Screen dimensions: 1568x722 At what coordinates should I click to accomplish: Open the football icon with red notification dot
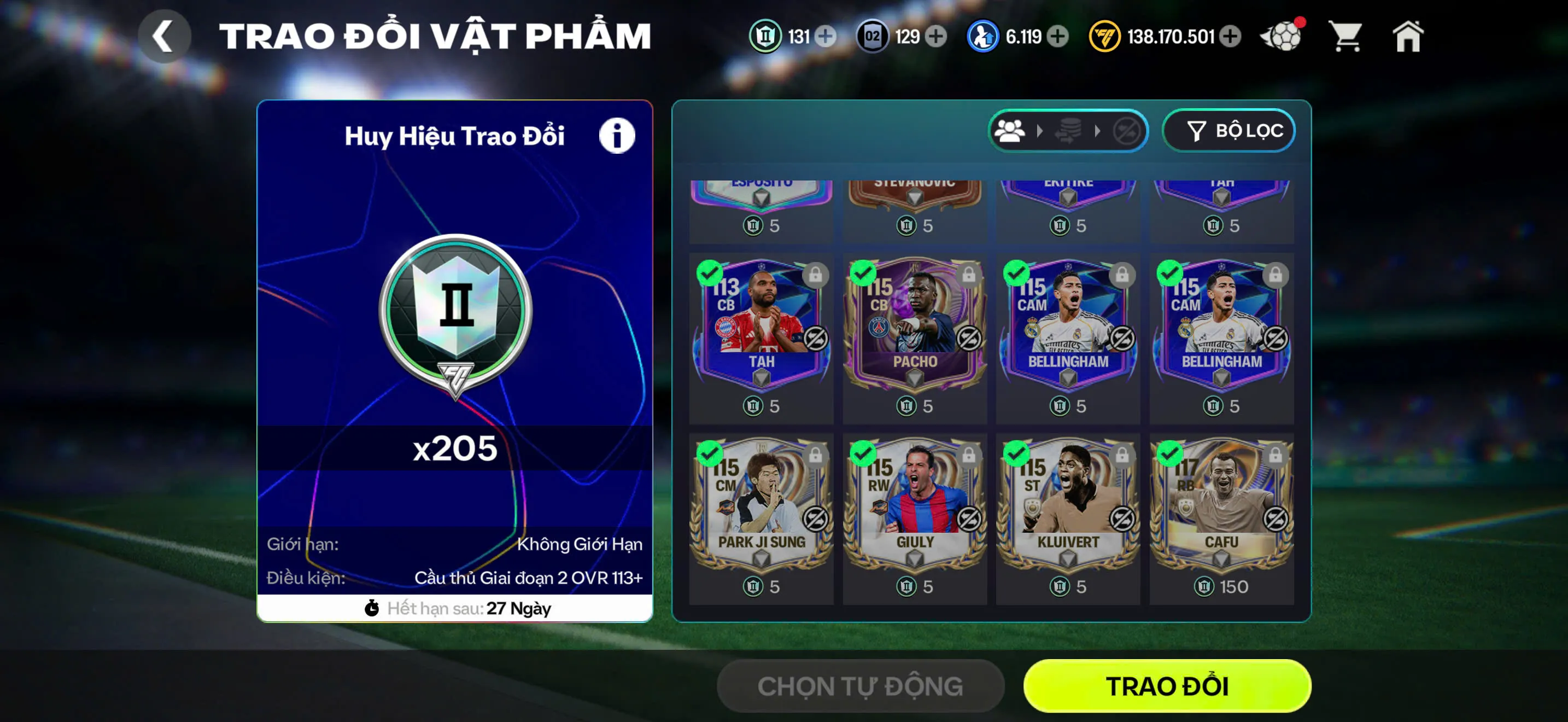[x=1283, y=37]
